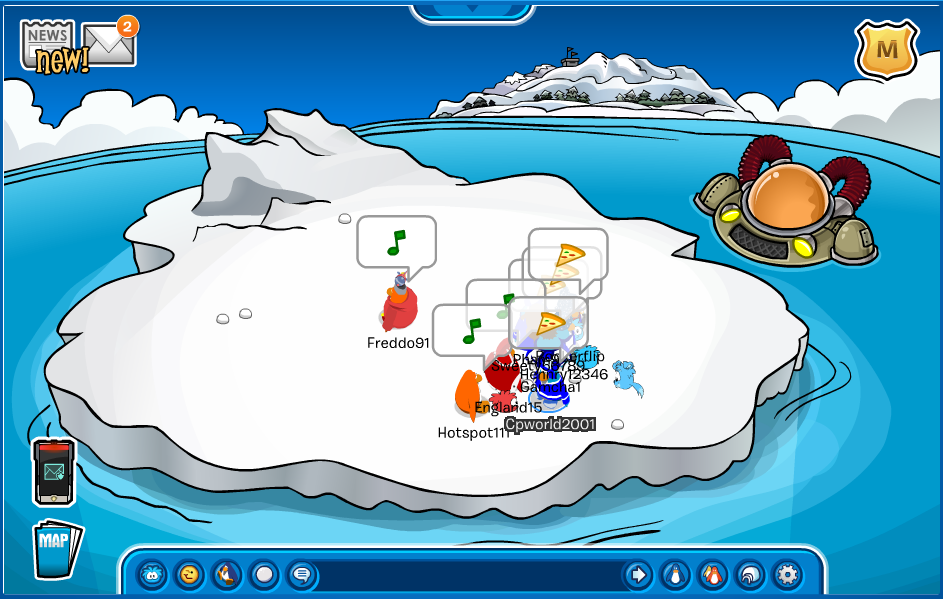
Task: Open your penguin player card
Action: point(675,575)
